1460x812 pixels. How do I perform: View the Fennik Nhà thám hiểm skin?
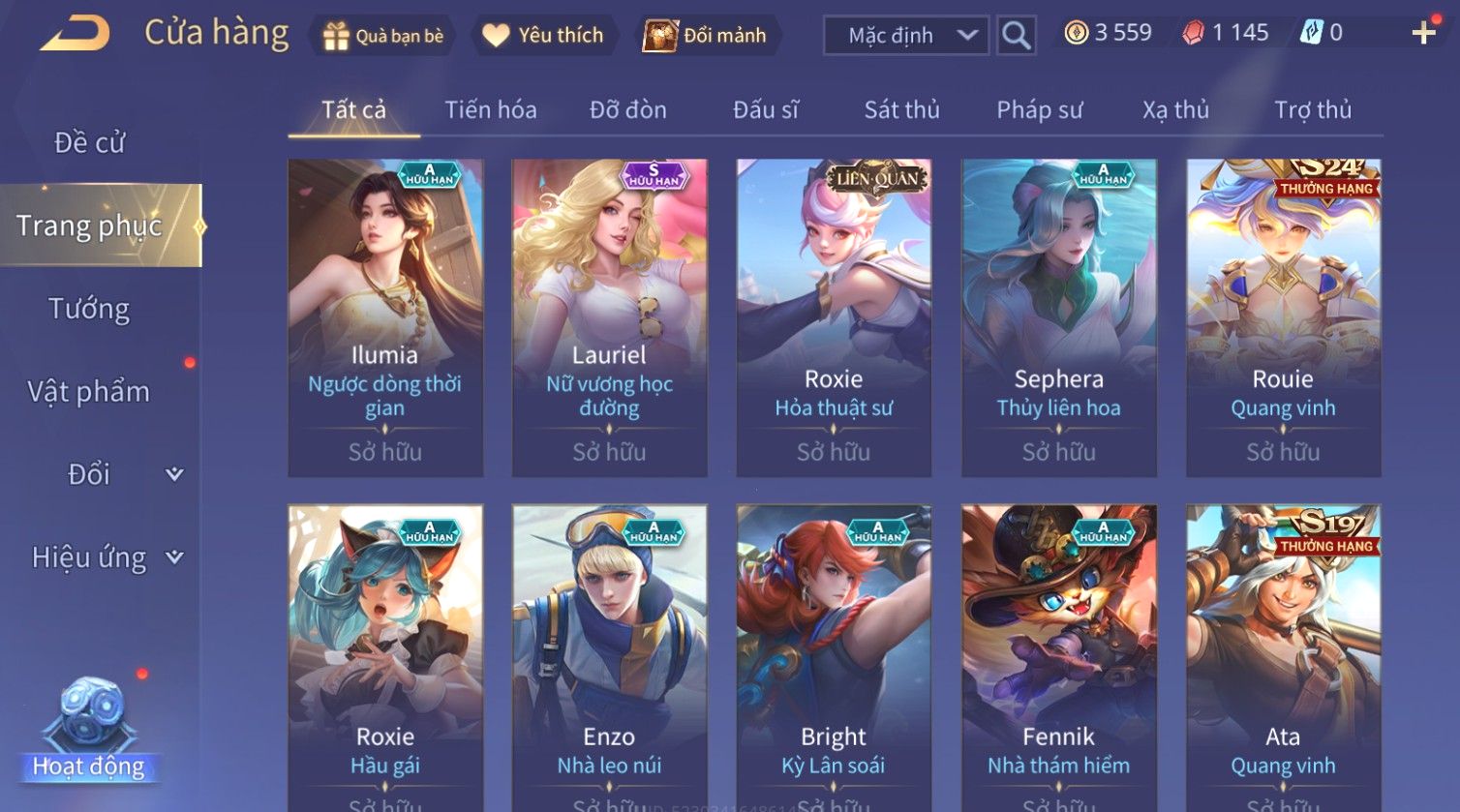1058,658
